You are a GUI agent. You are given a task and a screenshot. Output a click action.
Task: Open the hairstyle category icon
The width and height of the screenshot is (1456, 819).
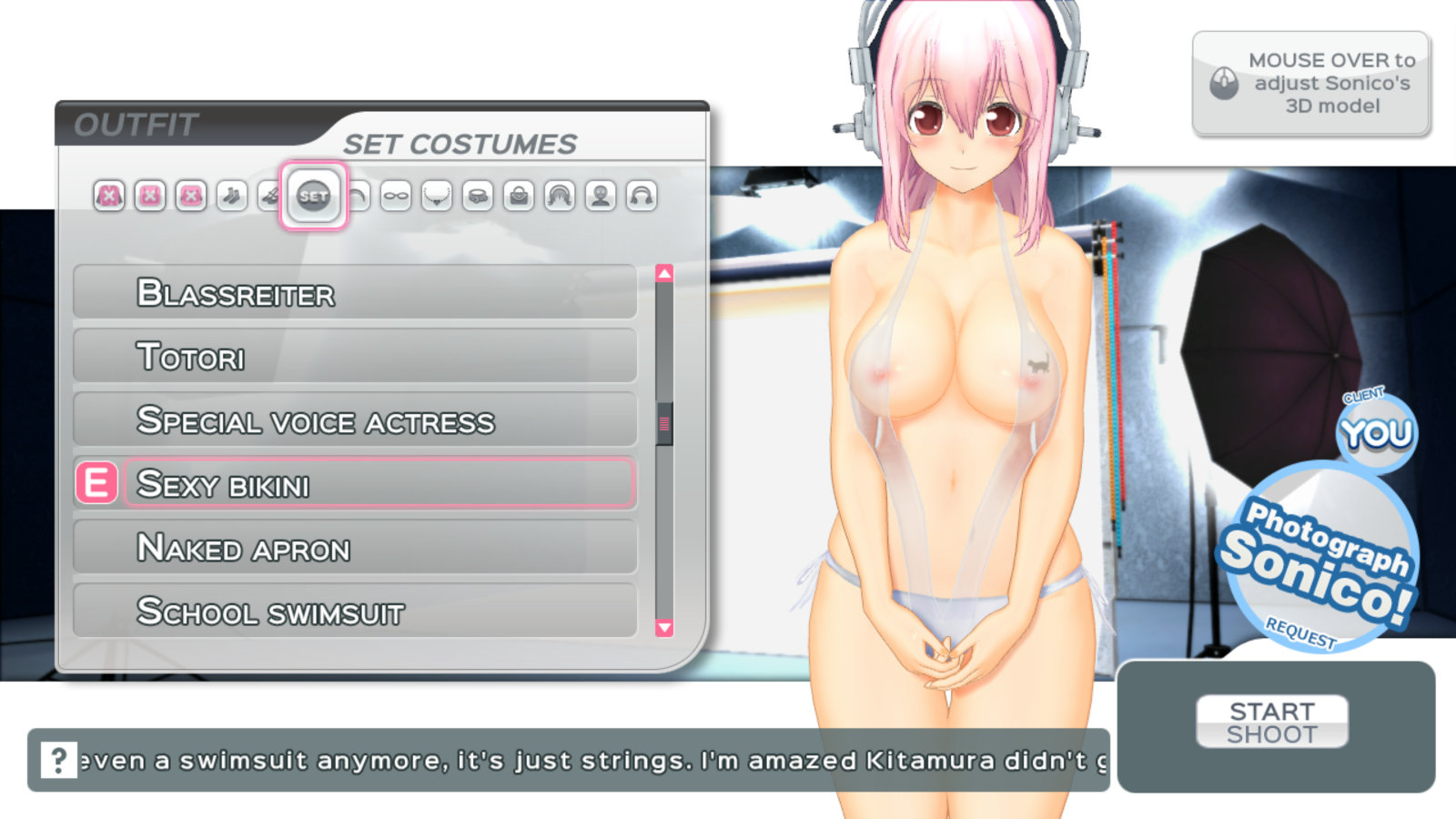[559, 196]
